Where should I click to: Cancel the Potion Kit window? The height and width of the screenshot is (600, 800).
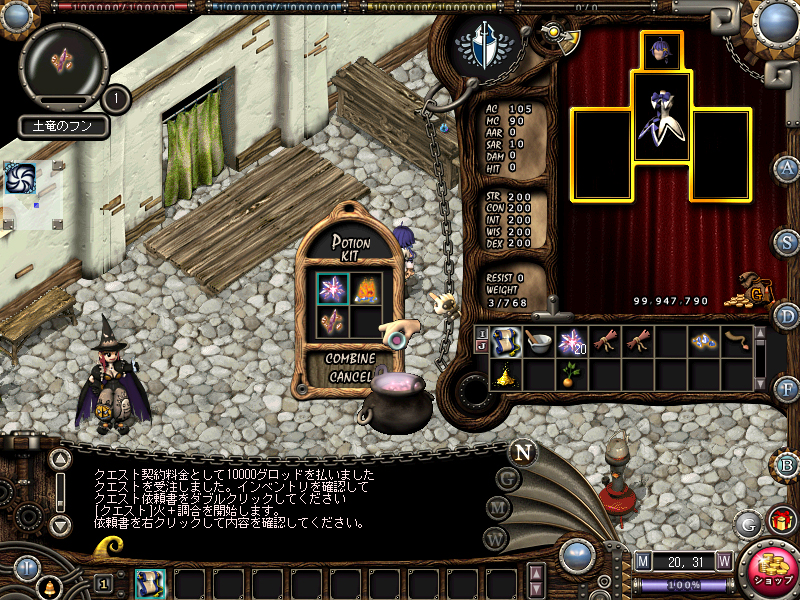(350, 377)
